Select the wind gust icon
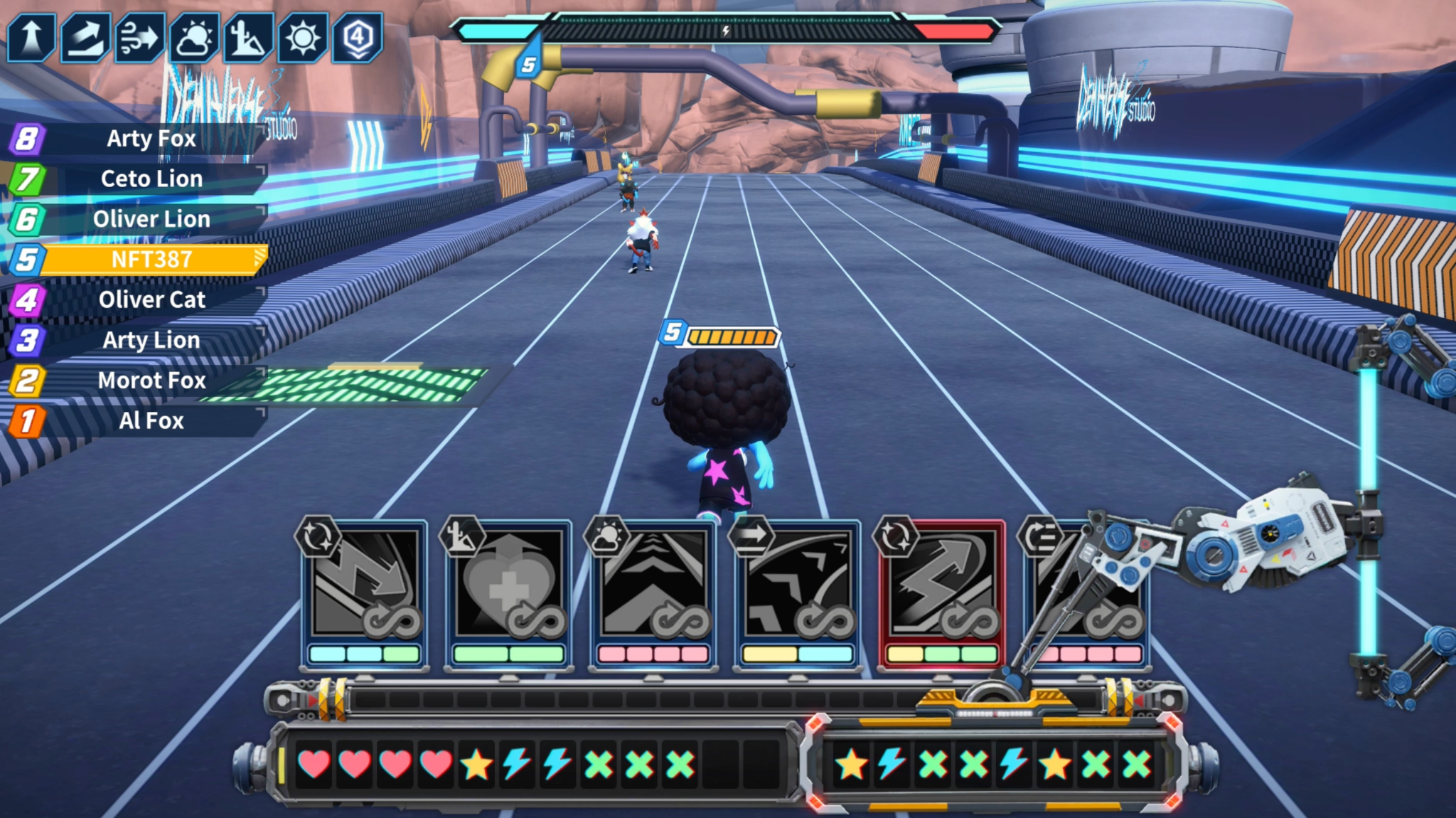Image resolution: width=1456 pixels, height=818 pixels. click(139, 37)
